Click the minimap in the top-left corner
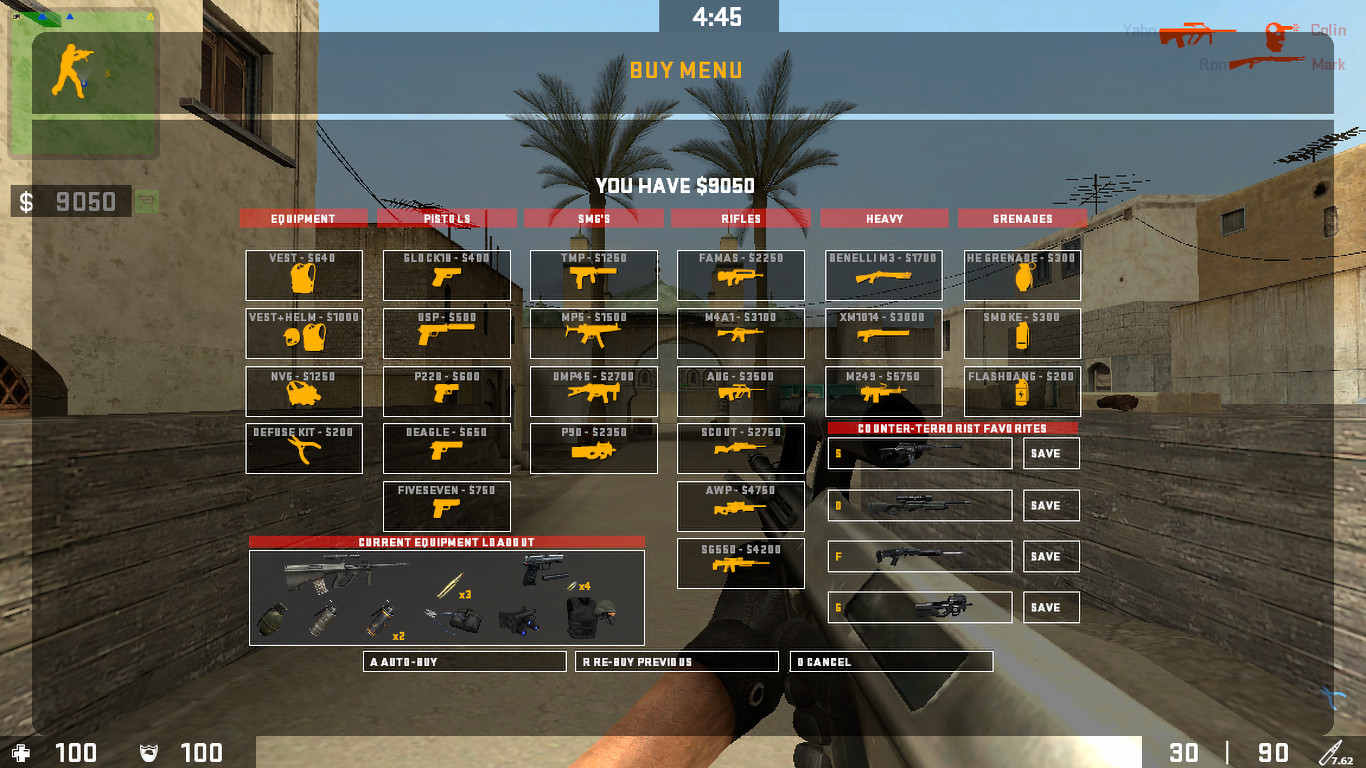Image resolution: width=1366 pixels, height=768 pixels. click(x=85, y=80)
